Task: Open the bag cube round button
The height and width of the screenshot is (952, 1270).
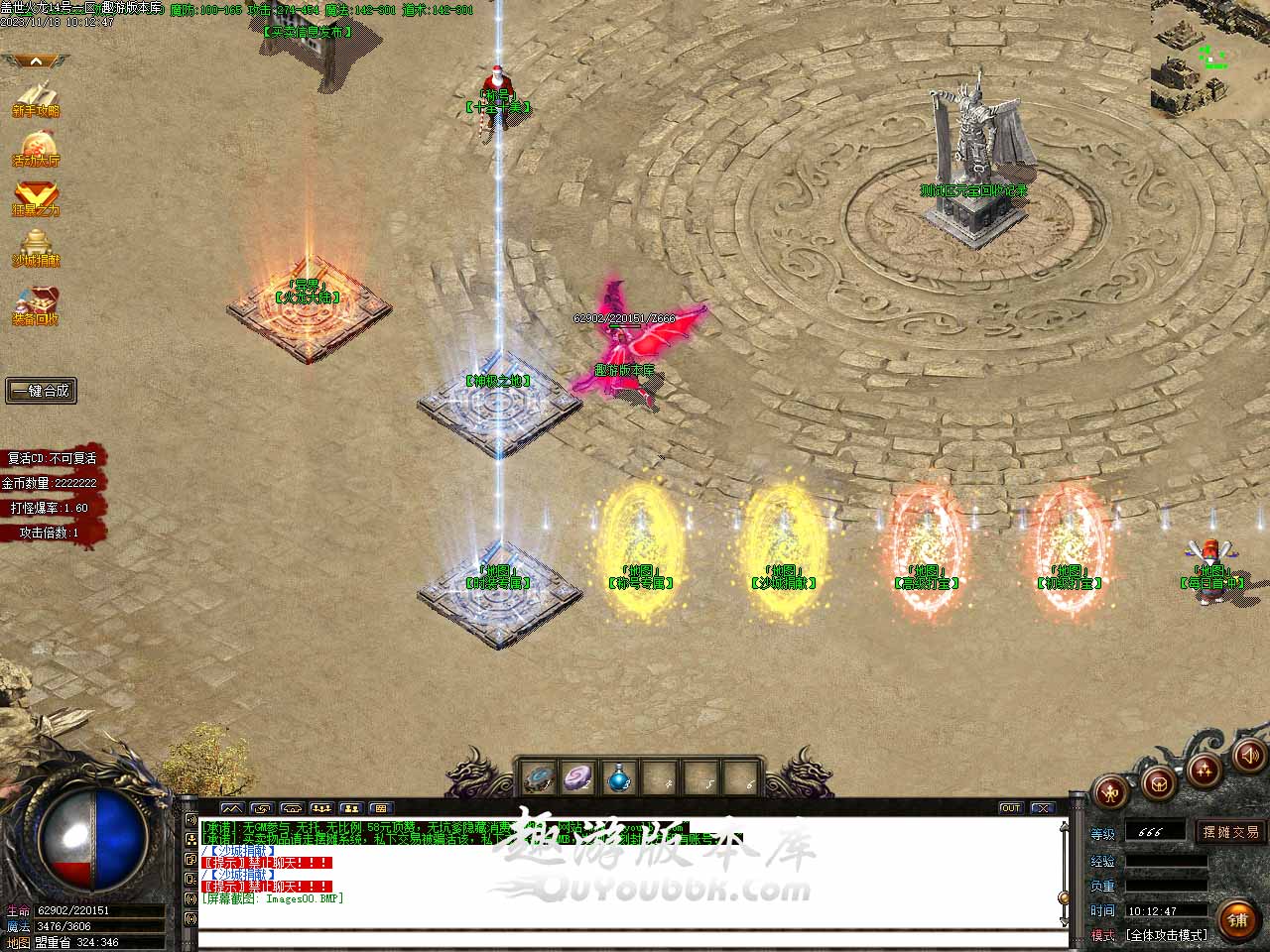Action: 1157,782
